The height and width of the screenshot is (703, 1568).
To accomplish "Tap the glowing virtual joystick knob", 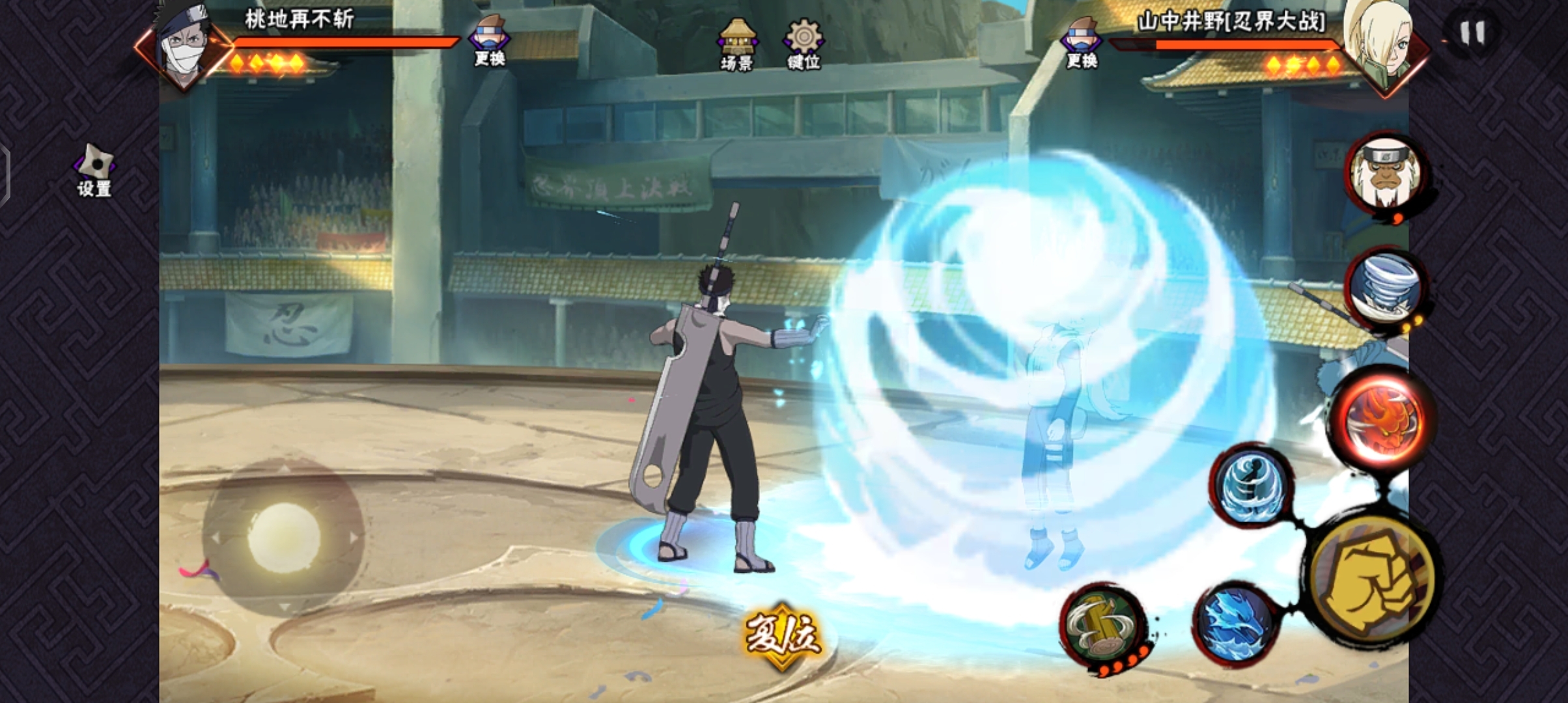I will coord(284,537).
